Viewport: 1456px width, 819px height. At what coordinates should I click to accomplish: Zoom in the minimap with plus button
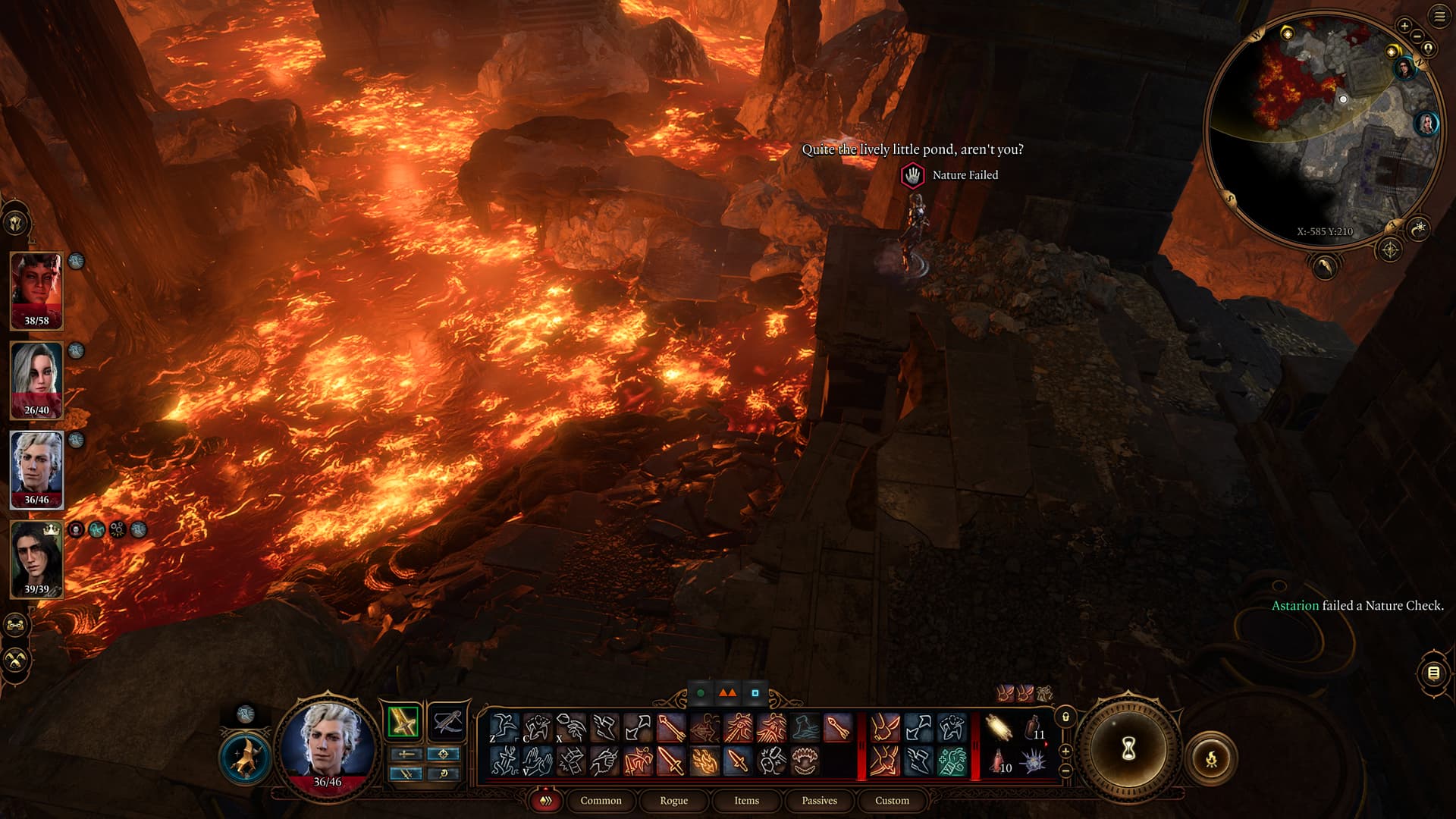click(x=1404, y=26)
